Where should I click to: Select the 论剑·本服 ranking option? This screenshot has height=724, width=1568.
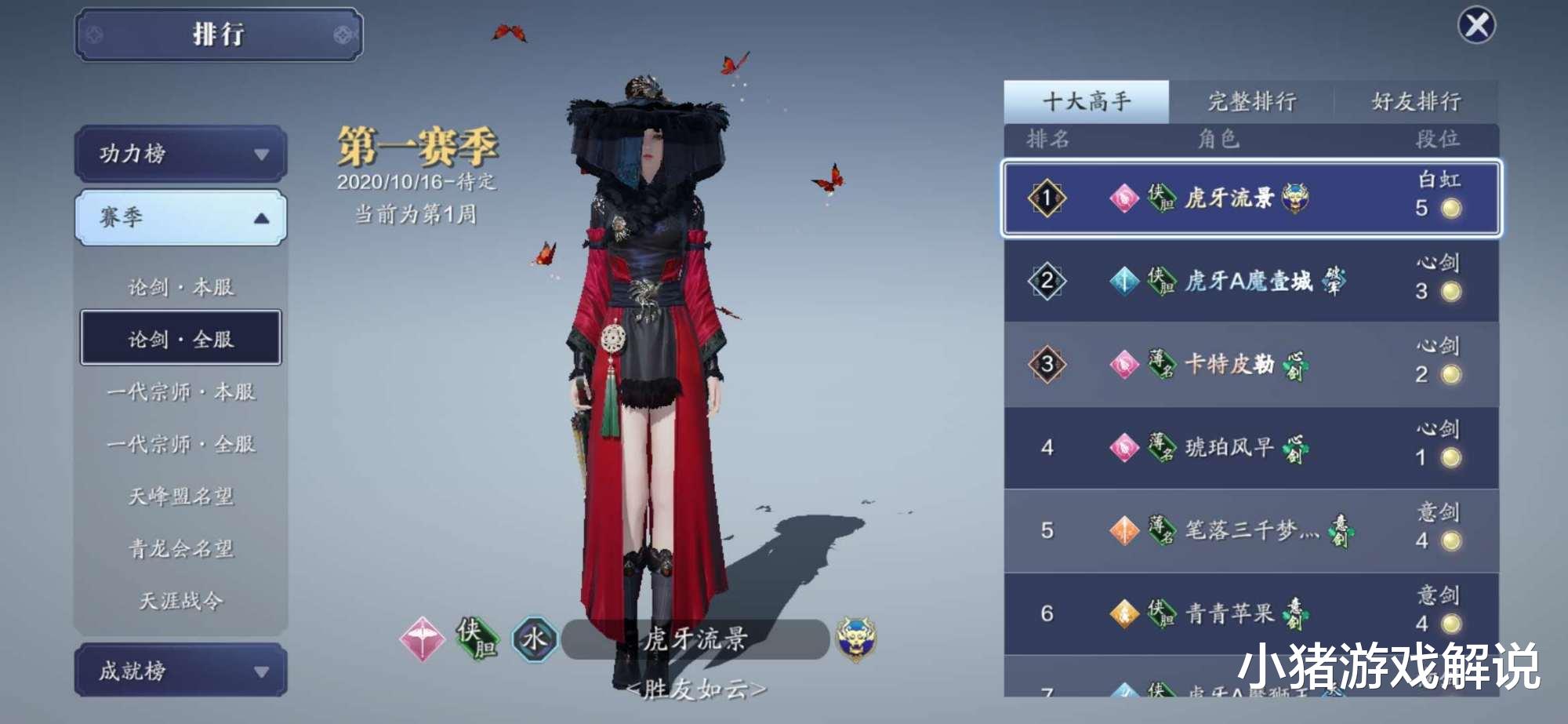coord(179,287)
